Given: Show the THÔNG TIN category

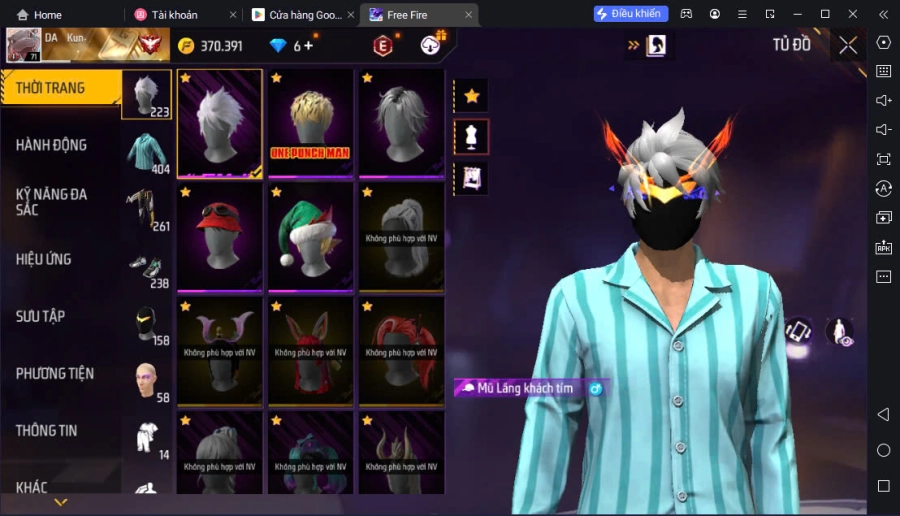Looking at the screenshot, I should [x=47, y=430].
